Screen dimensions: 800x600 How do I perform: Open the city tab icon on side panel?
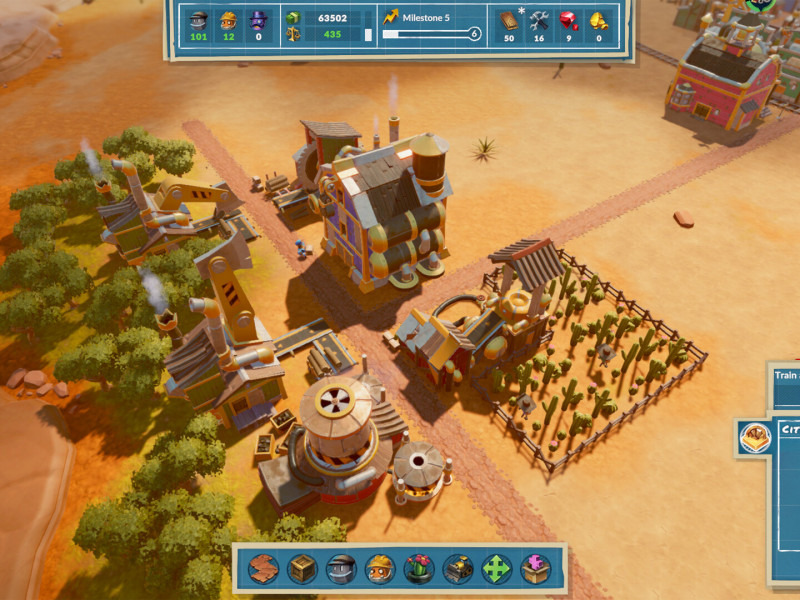click(x=755, y=437)
